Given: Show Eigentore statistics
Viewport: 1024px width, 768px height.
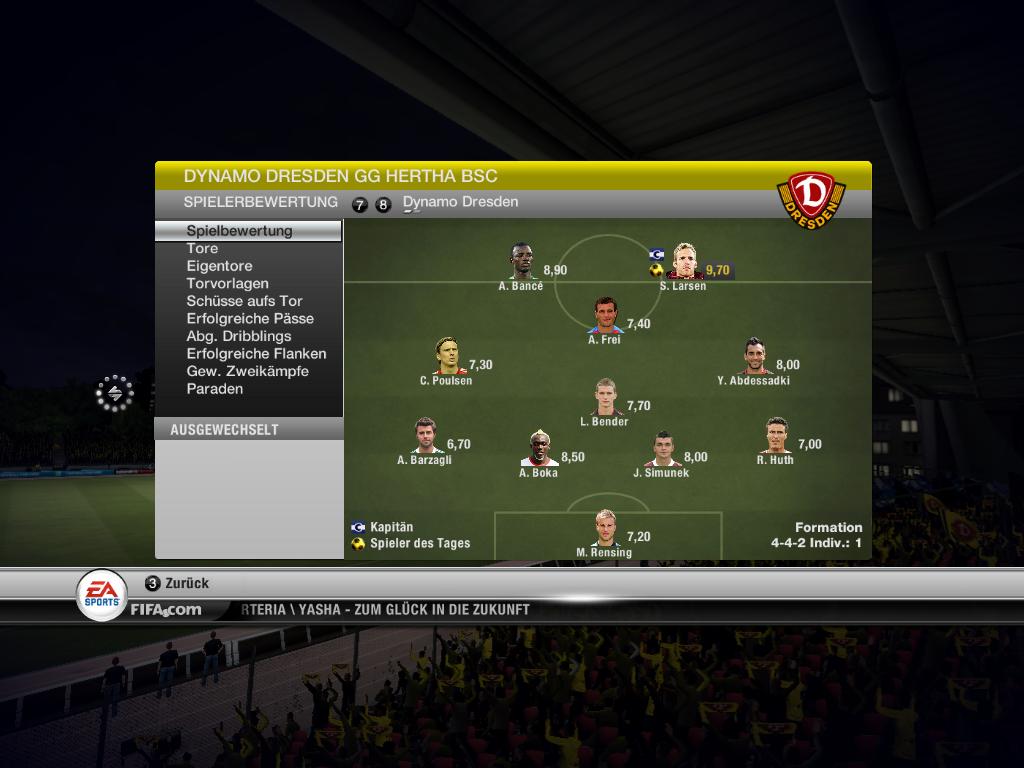Looking at the screenshot, I should click(219, 266).
